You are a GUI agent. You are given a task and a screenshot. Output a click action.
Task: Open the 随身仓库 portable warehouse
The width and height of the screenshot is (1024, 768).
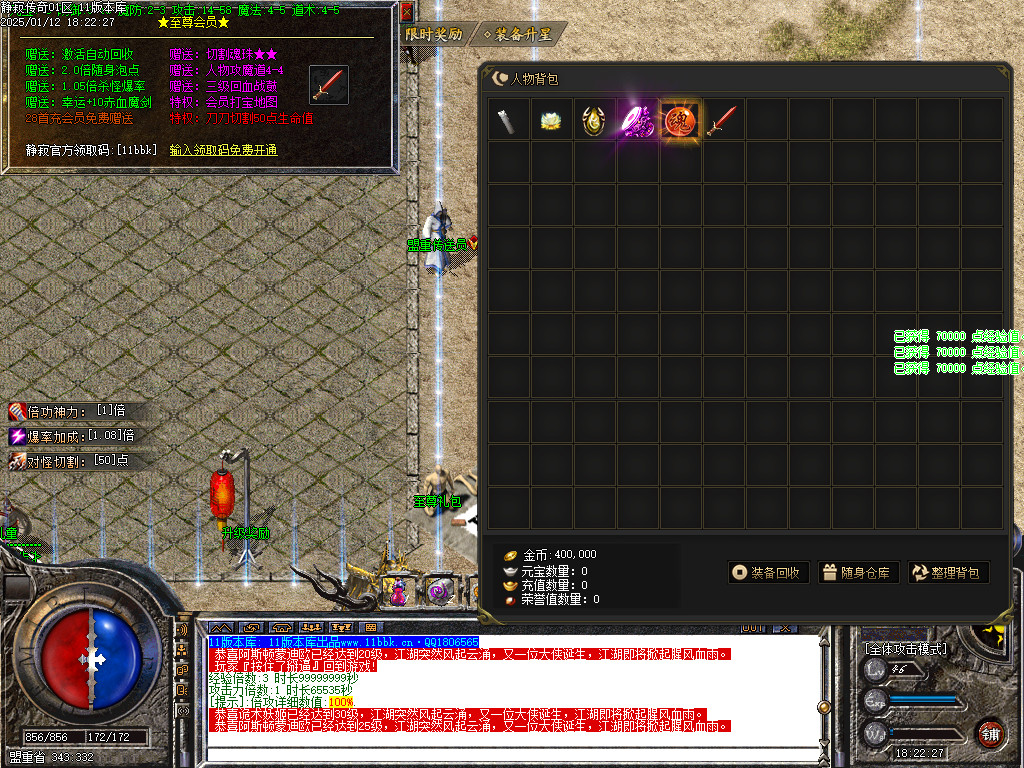coord(856,573)
